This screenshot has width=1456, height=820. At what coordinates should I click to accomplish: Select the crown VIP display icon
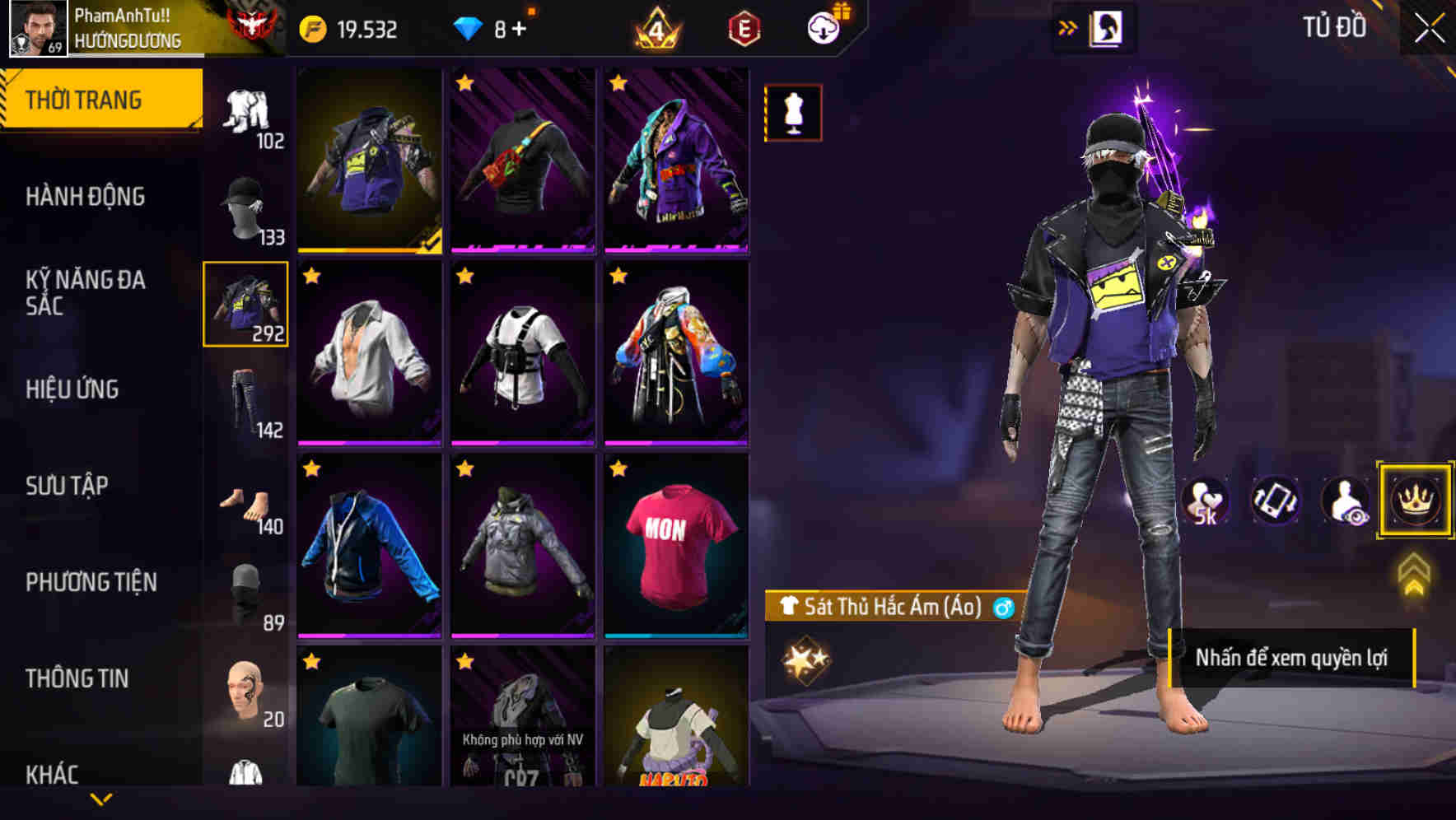1414,500
